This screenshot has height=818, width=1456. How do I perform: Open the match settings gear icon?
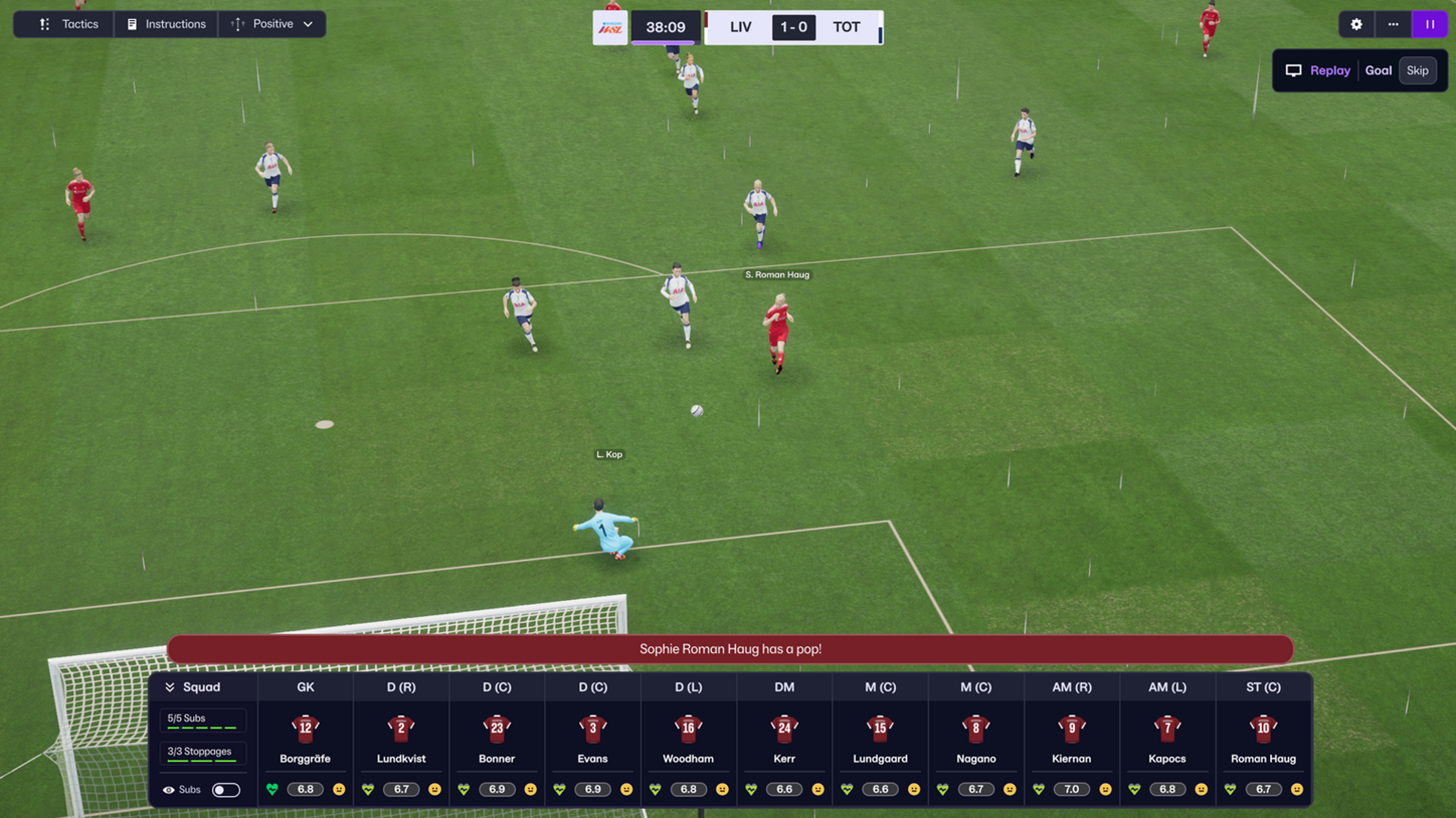[x=1356, y=25]
